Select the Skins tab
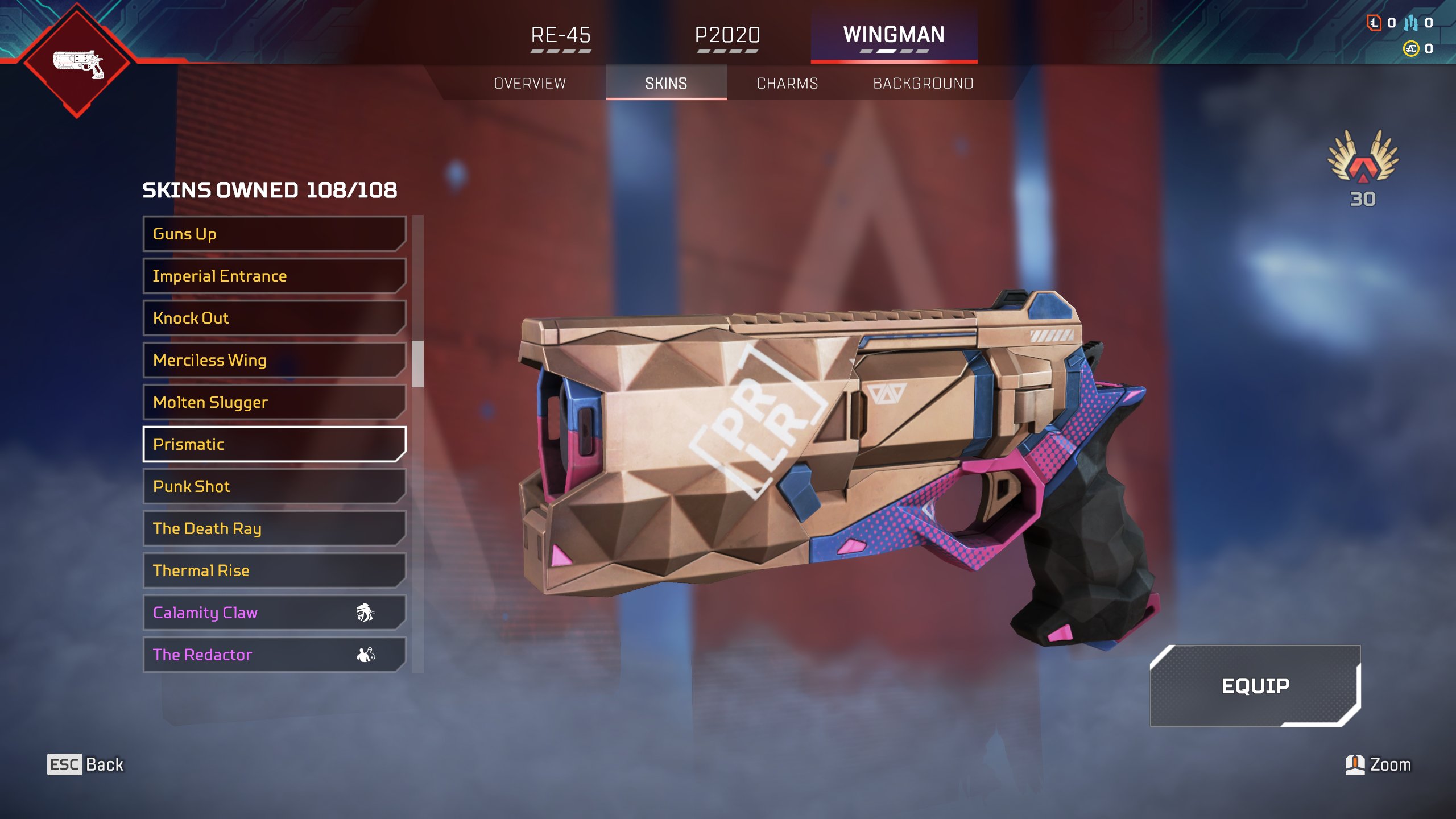 click(x=666, y=84)
